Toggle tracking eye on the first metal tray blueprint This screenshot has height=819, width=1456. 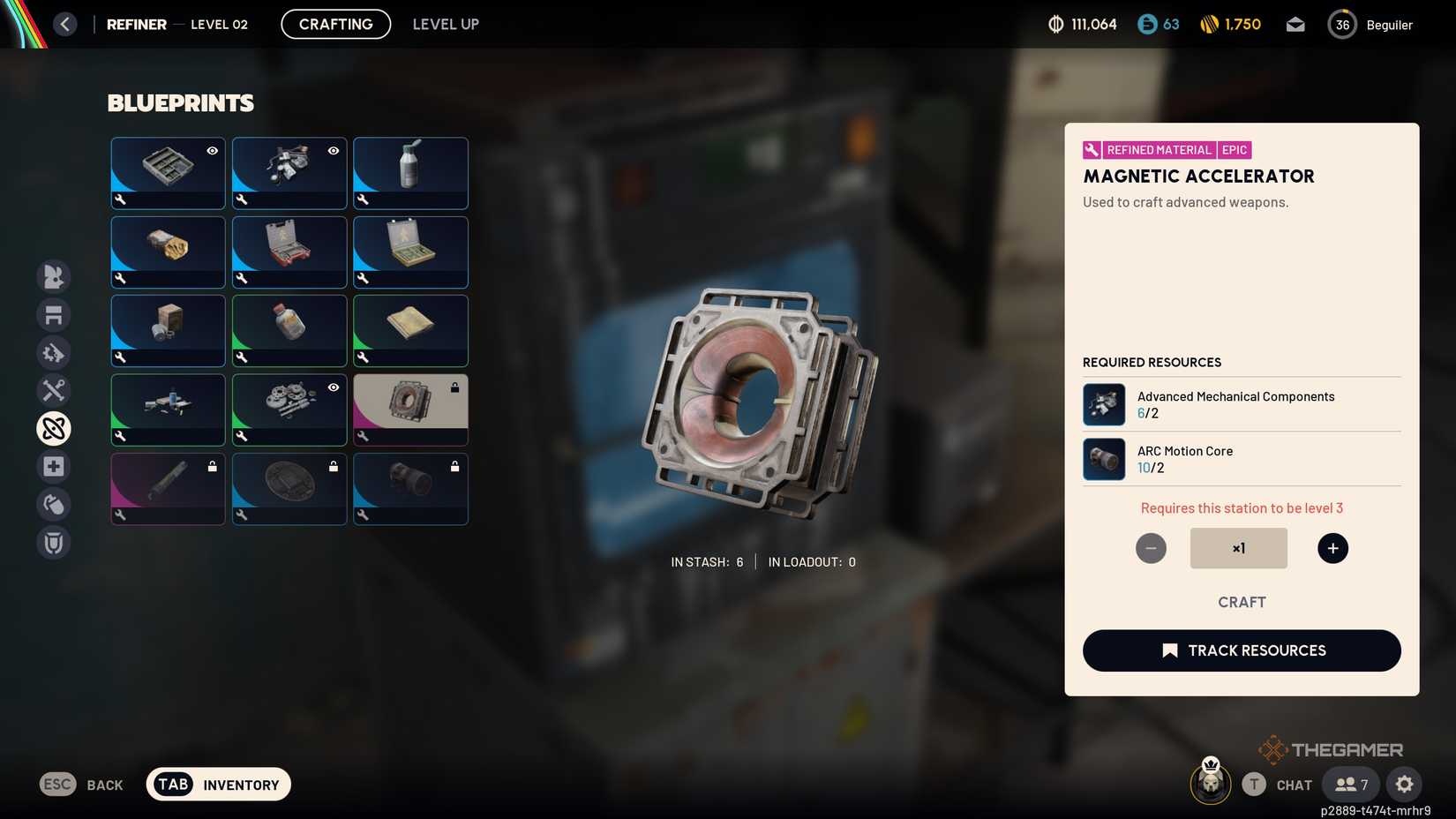tap(212, 151)
